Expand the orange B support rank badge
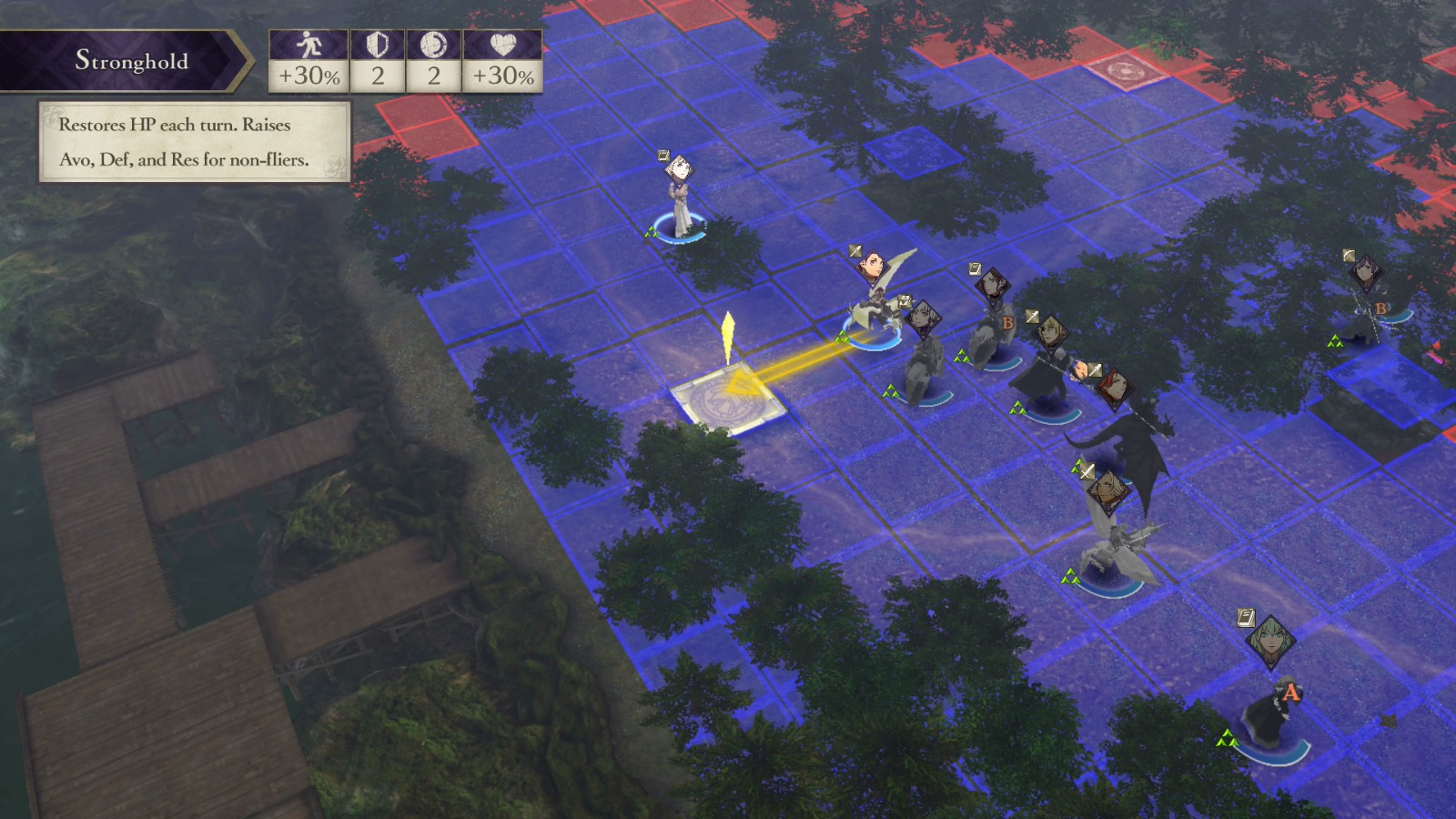 [x=1007, y=323]
